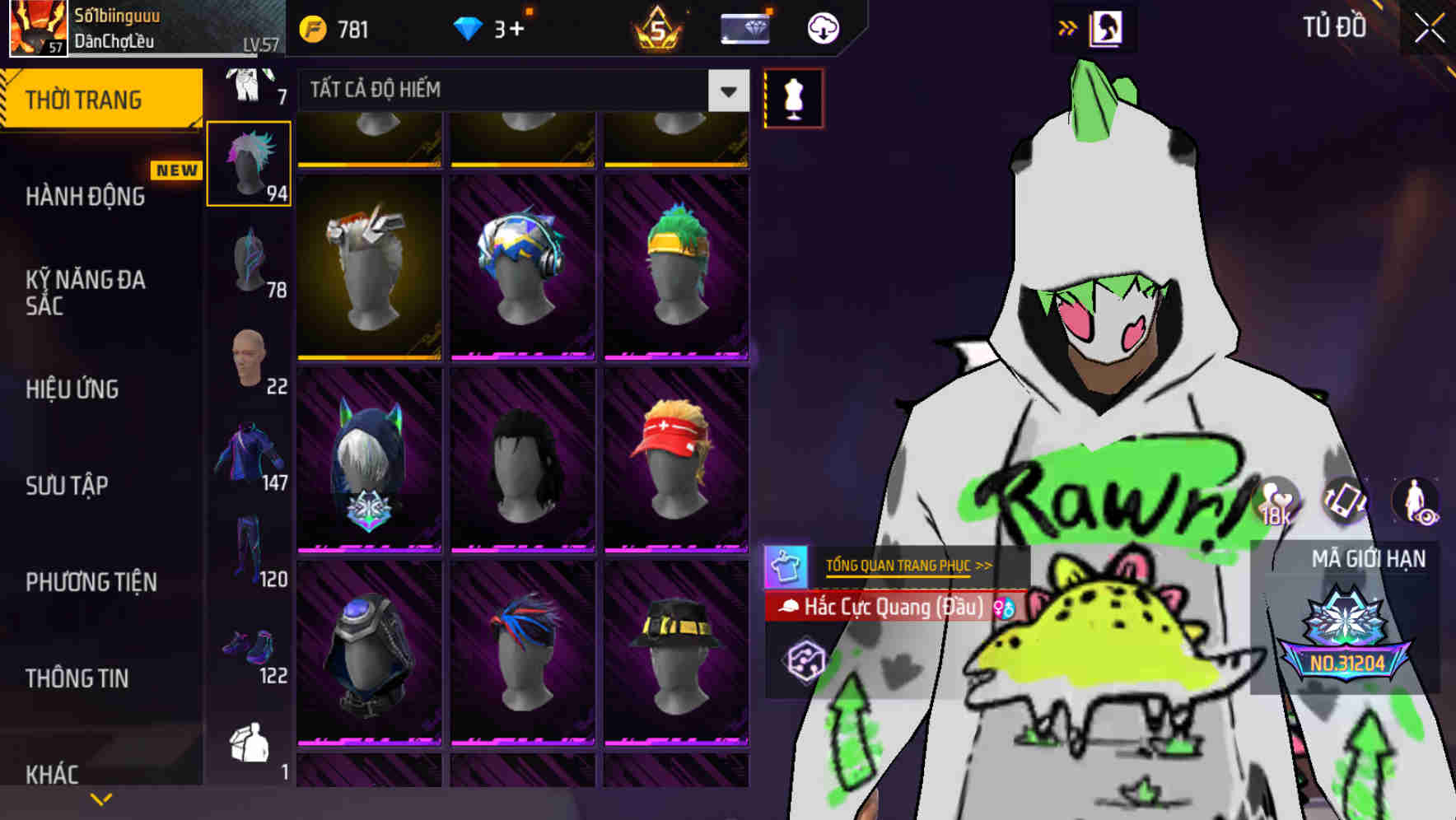Click the shirt icon beside Tổng Quan Trang Phục
This screenshot has height=820, width=1456.
coord(788,565)
